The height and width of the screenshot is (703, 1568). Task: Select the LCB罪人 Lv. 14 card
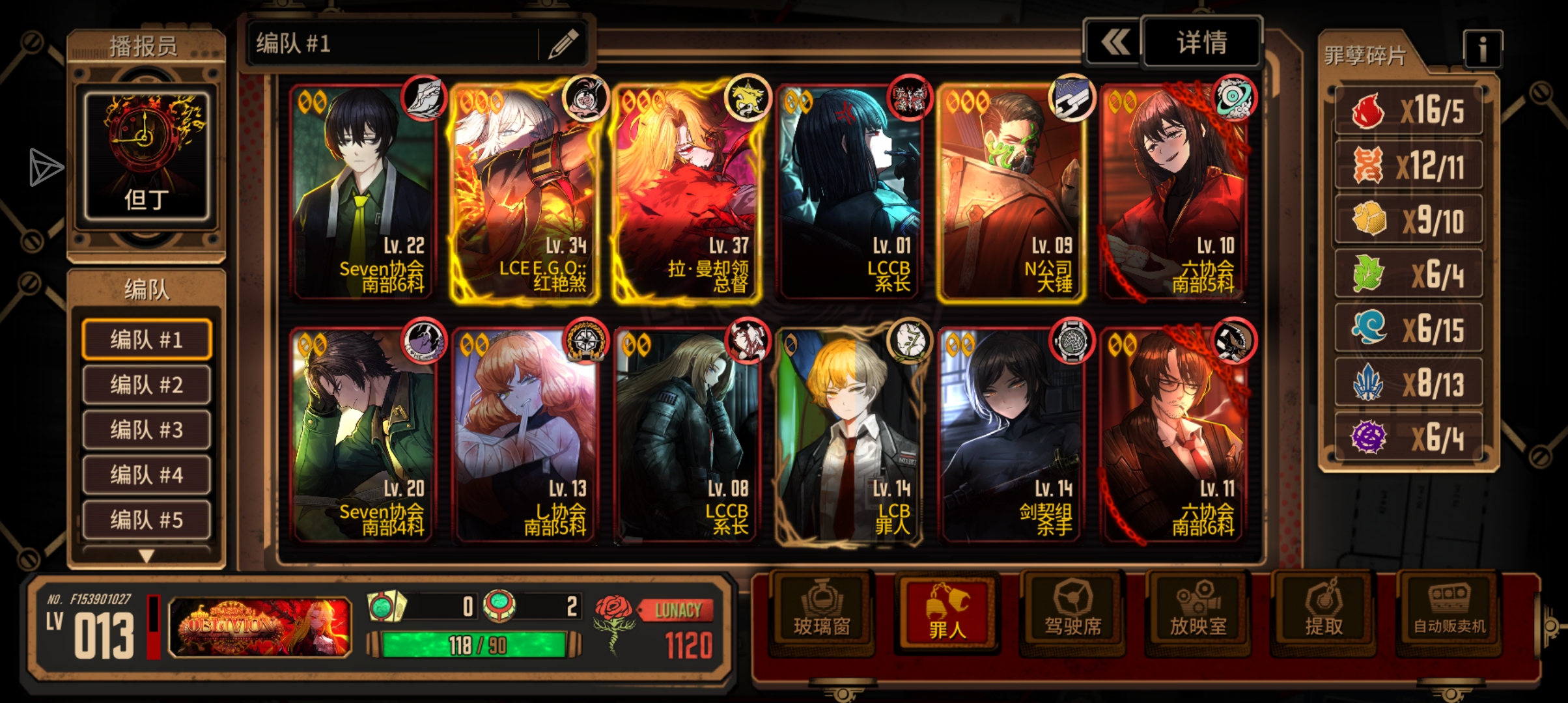coord(848,435)
